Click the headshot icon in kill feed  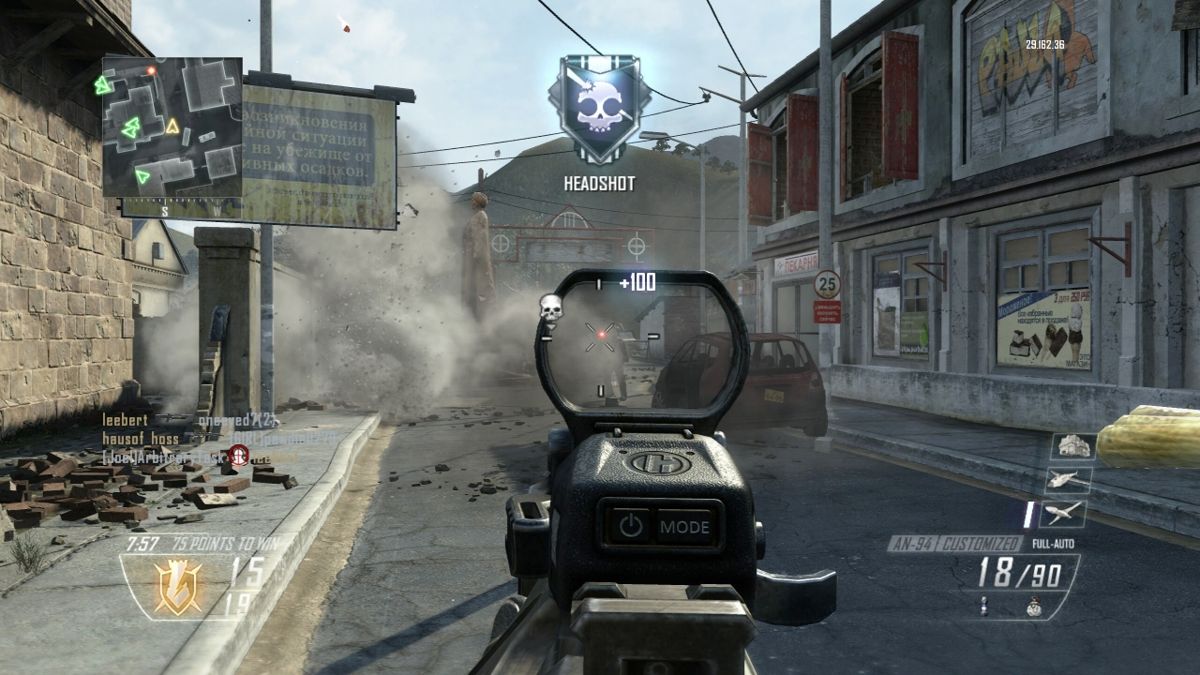click(238, 456)
